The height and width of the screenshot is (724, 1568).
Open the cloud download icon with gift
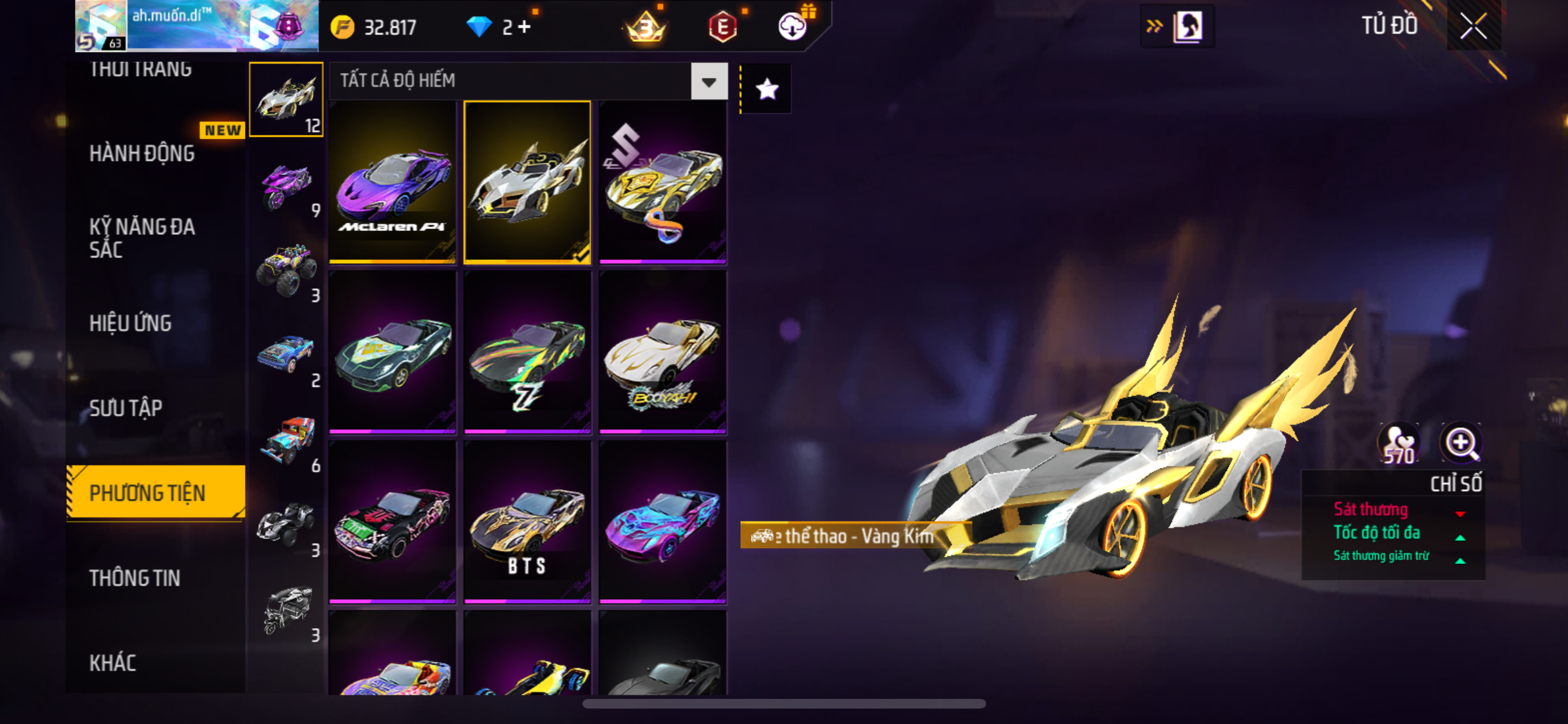(793, 26)
